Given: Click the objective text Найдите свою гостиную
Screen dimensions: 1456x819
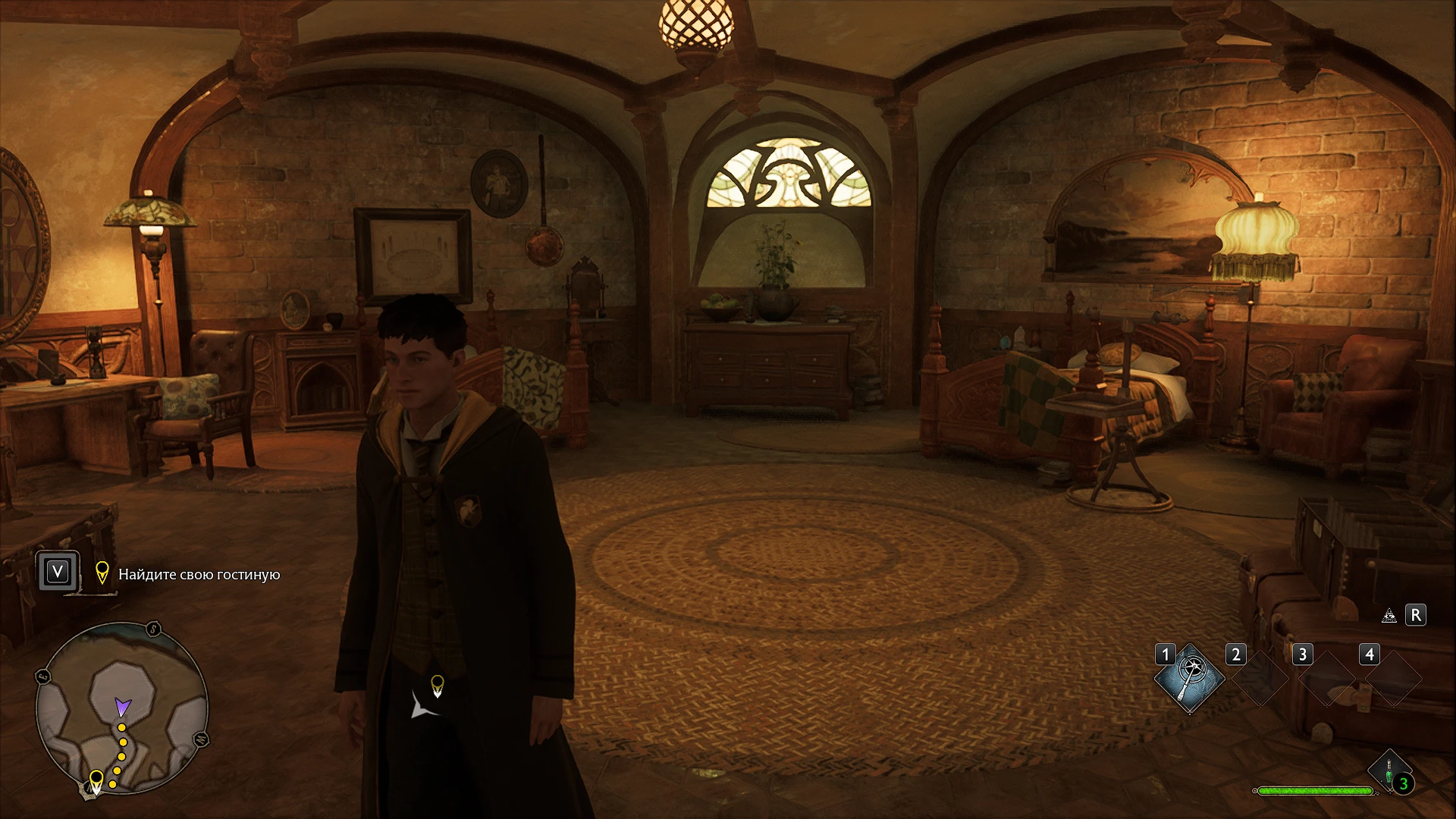Looking at the screenshot, I should pyautogui.click(x=199, y=575).
